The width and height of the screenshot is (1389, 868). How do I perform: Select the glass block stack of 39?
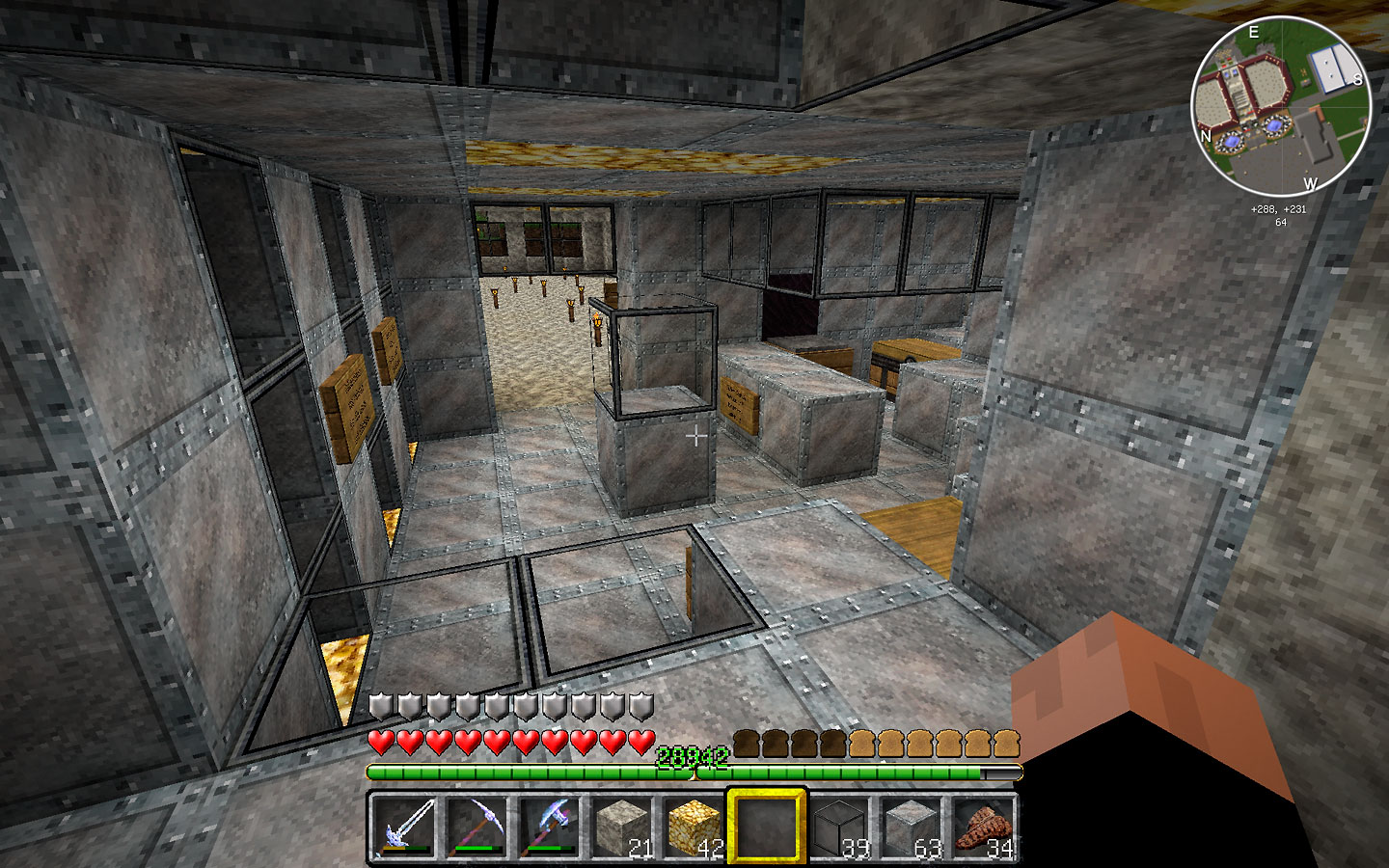(838, 827)
